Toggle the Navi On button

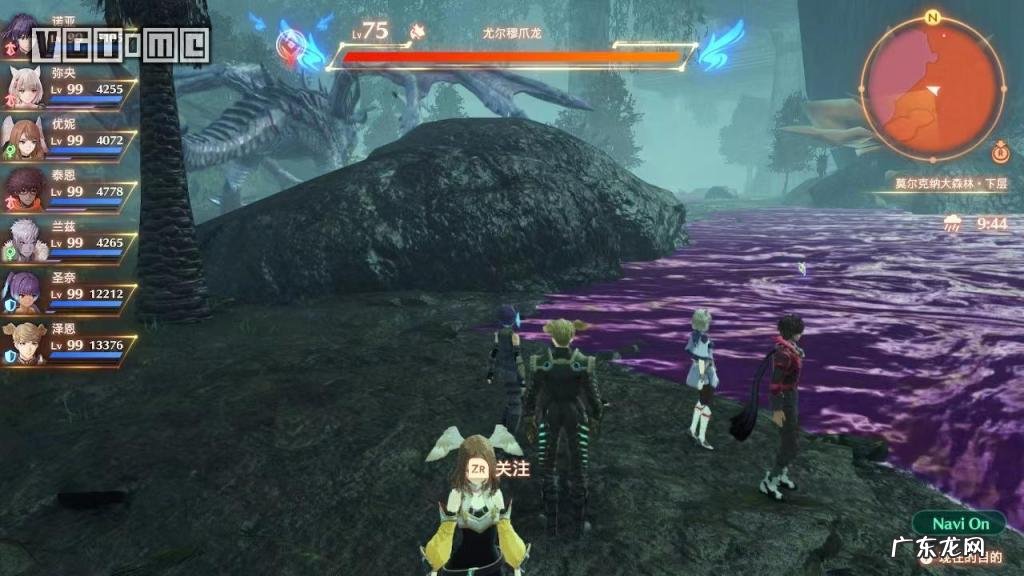pos(959,524)
